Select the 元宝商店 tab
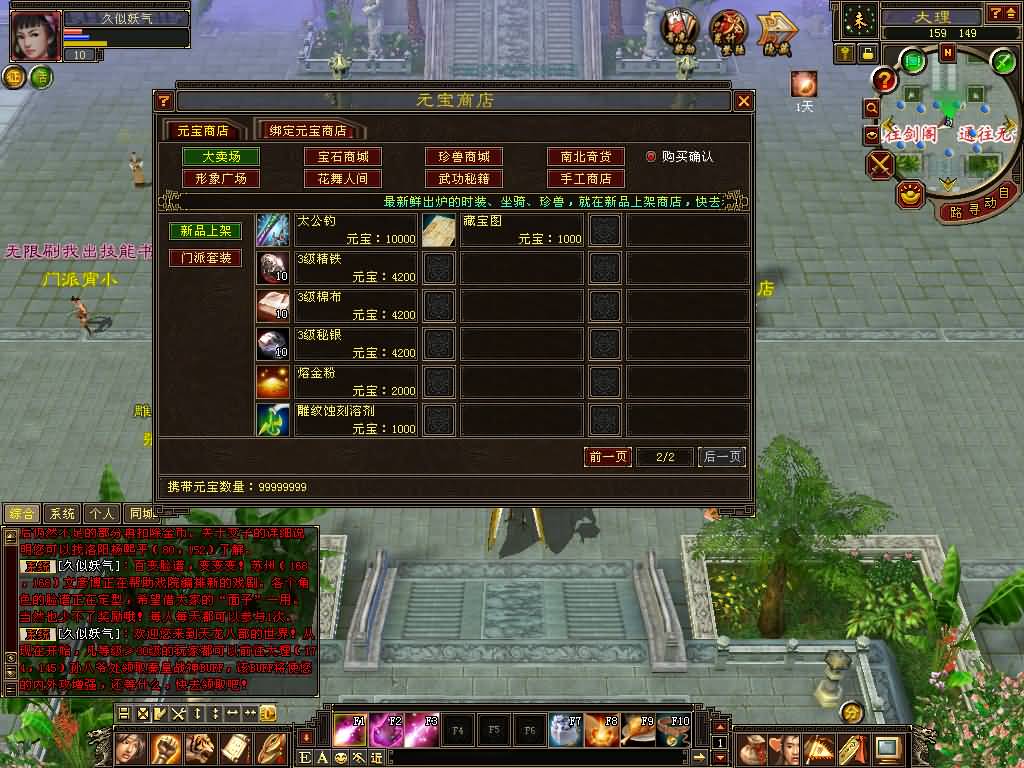The image size is (1024, 768). pyautogui.click(x=203, y=131)
